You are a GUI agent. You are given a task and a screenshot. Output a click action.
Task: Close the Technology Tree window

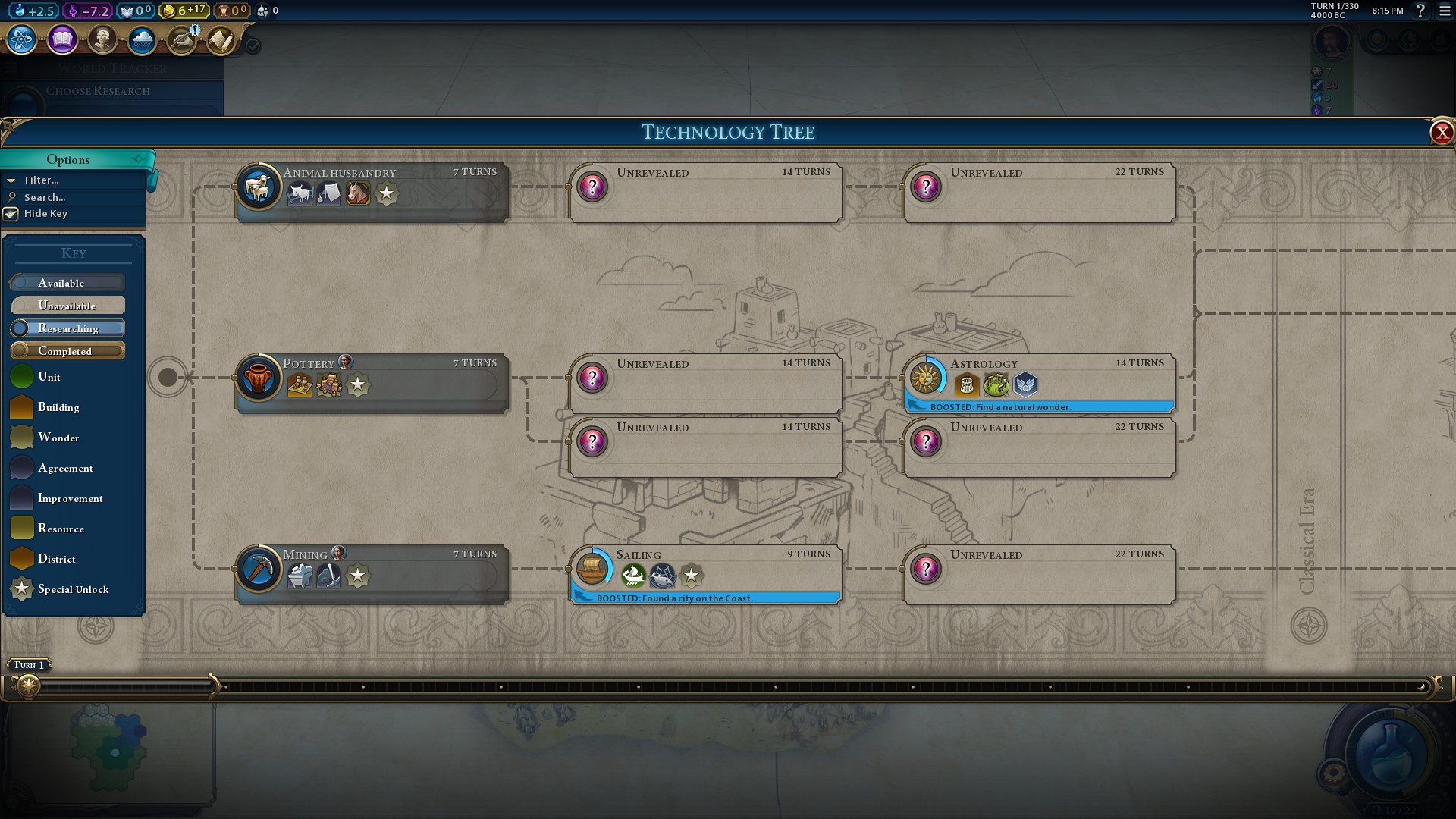point(1441,133)
